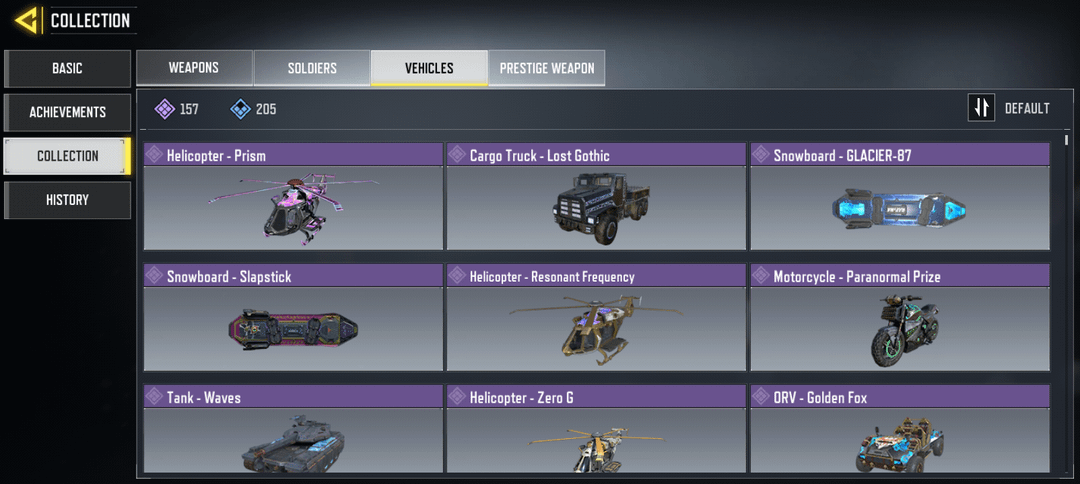Switch to the Soldiers tab
1080x484 pixels.
(312, 68)
